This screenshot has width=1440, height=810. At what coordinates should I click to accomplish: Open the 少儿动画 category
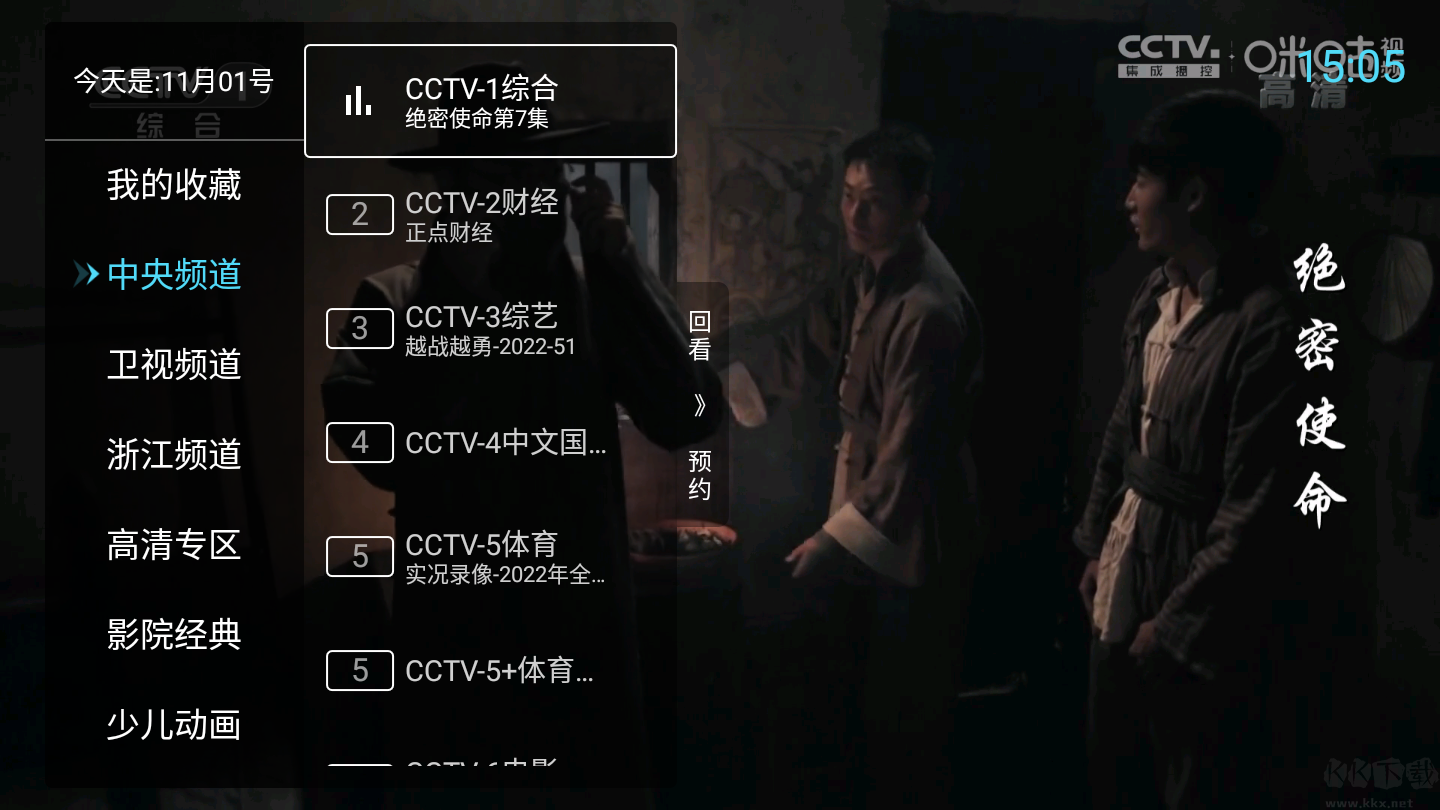tap(173, 726)
